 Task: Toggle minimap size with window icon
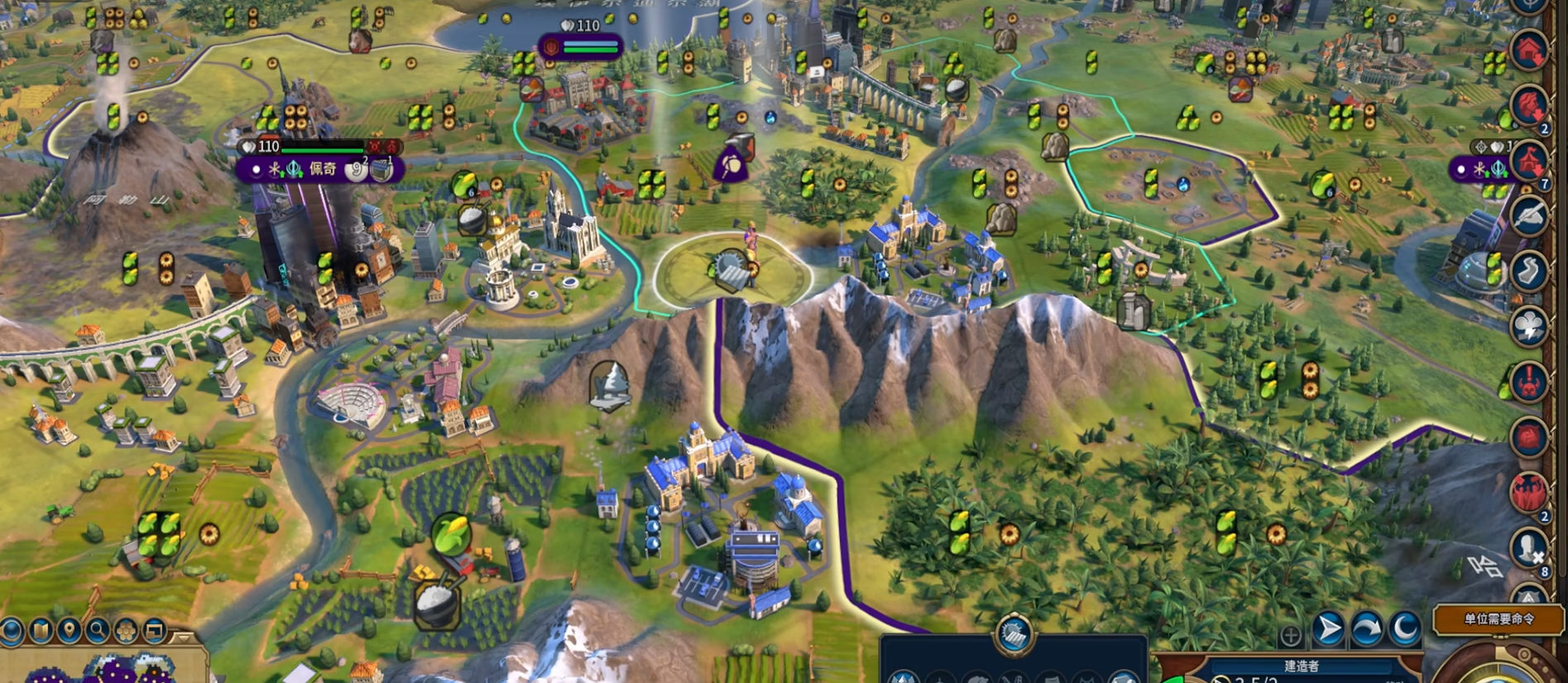coord(155,632)
